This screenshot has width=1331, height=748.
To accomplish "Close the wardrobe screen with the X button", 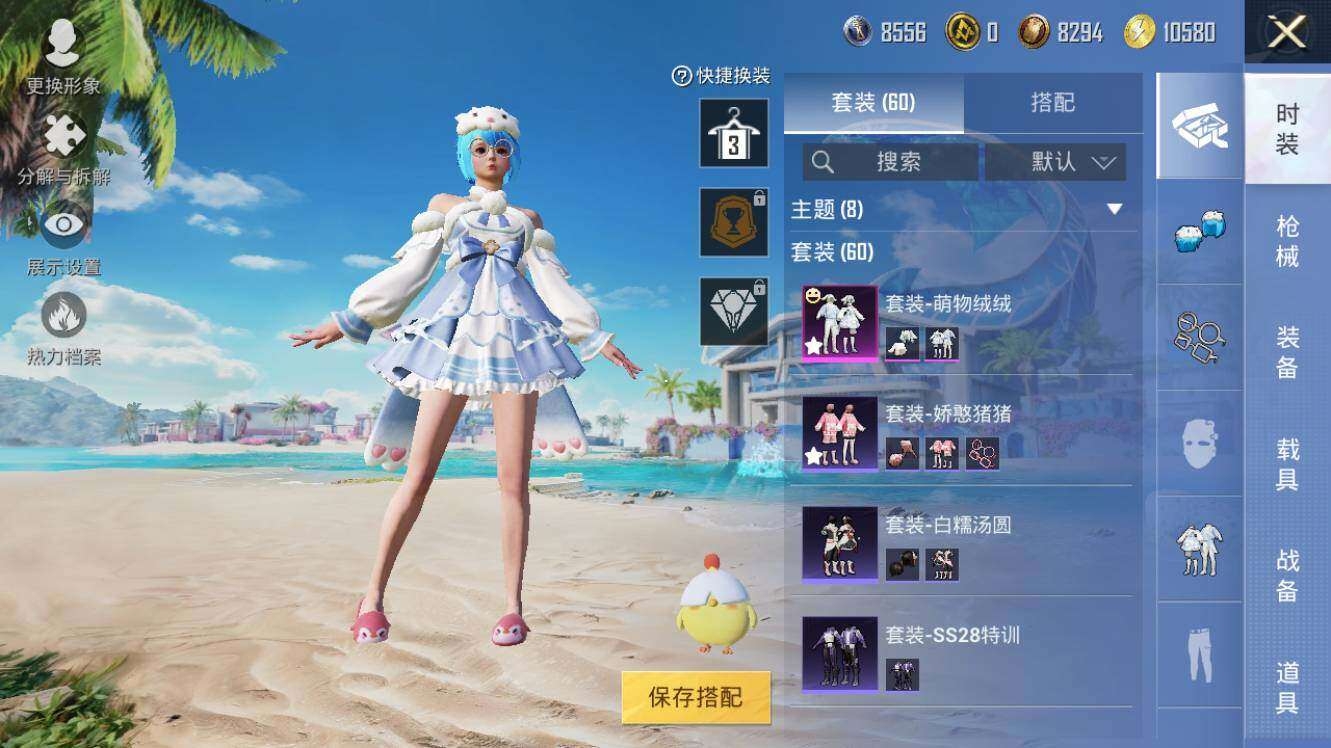I will [1287, 33].
